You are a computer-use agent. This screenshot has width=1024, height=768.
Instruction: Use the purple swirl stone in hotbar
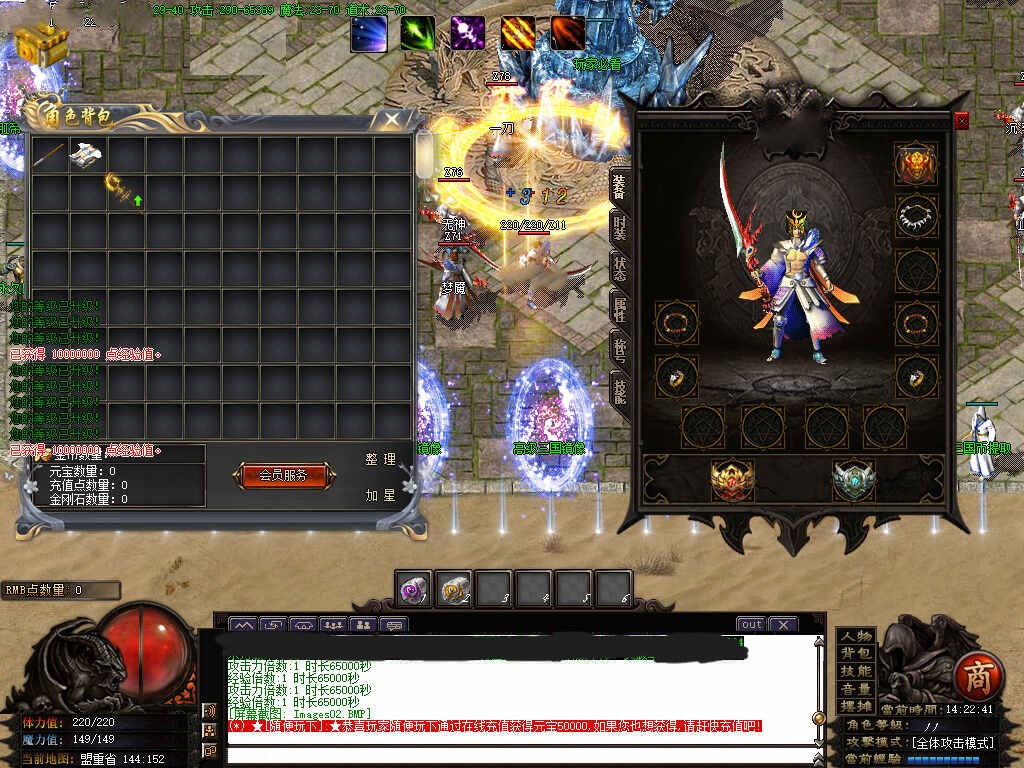(413, 590)
